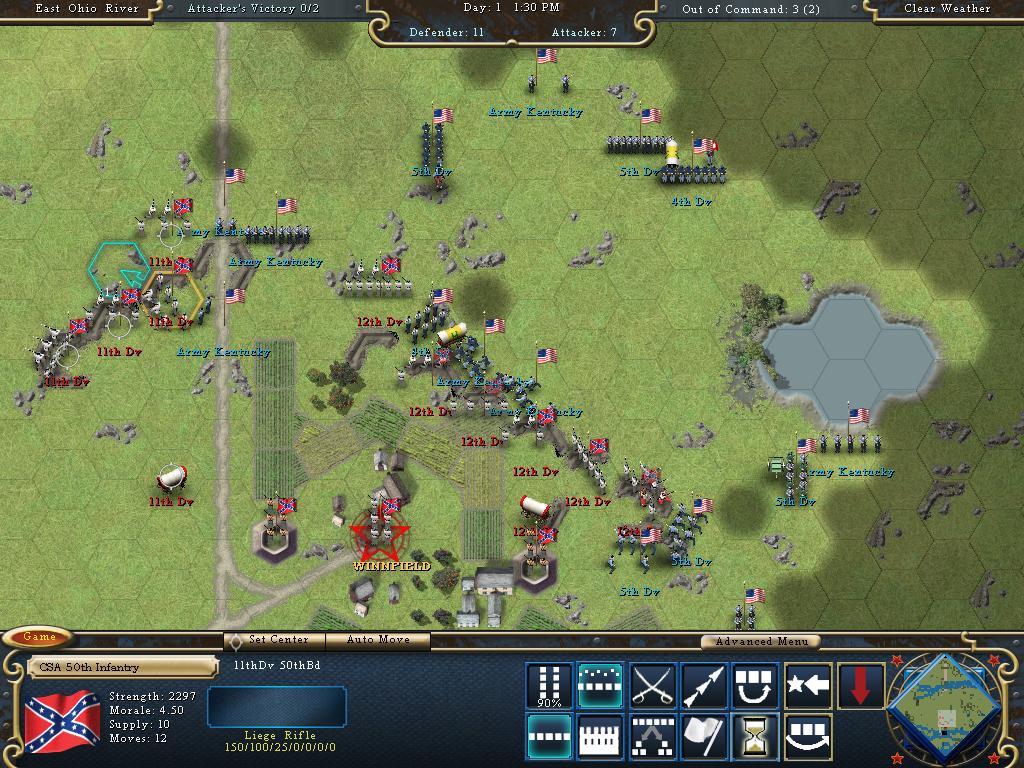Click the about-face curved arrow icon
This screenshot has height=768, width=1024.
pyautogui.click(x=756, y=685)
